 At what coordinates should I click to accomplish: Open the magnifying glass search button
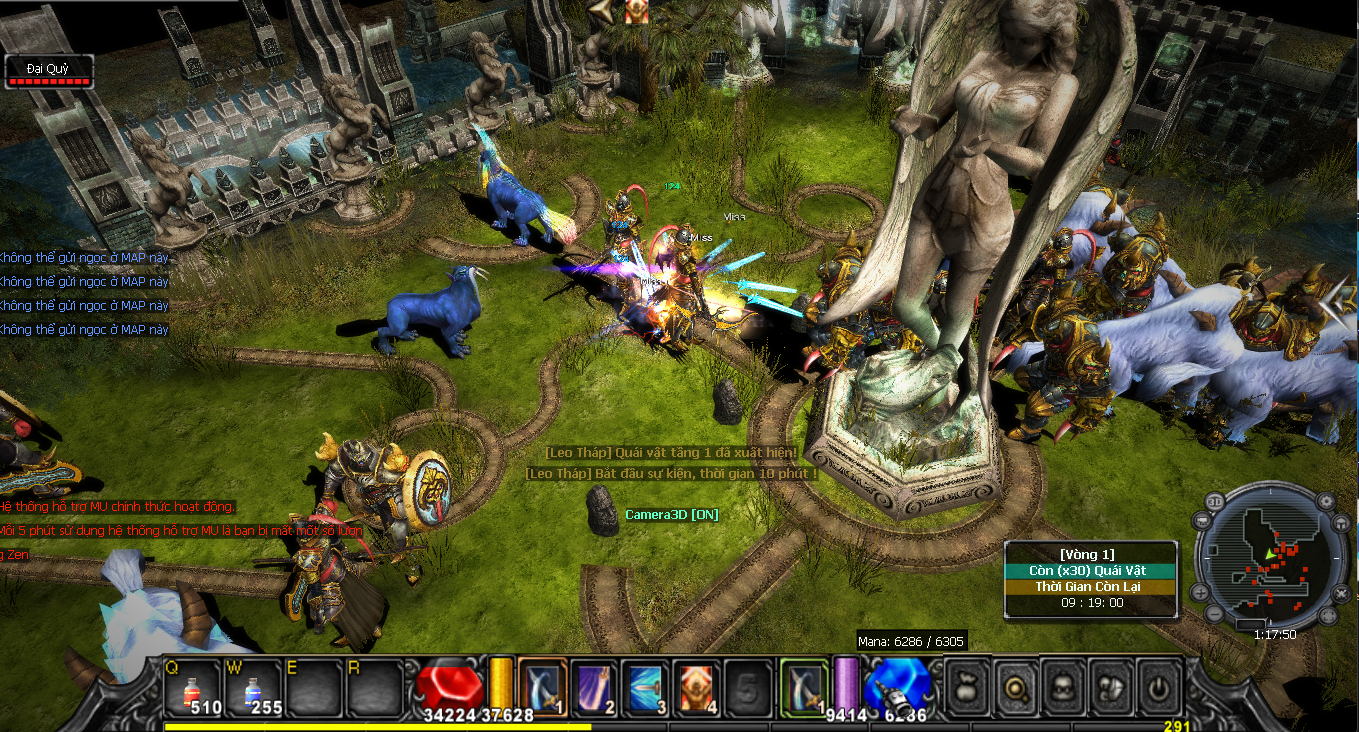[x=1016, y=686]
